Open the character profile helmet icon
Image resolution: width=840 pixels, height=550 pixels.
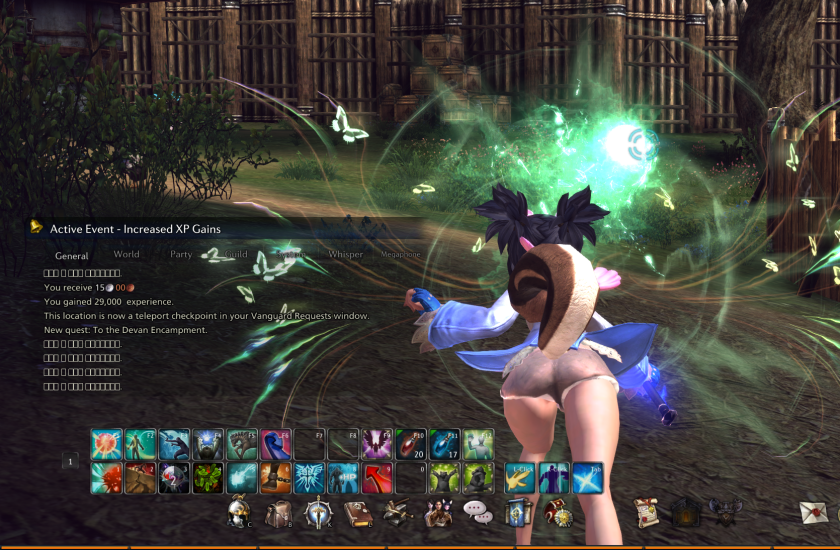click(239, 511)
